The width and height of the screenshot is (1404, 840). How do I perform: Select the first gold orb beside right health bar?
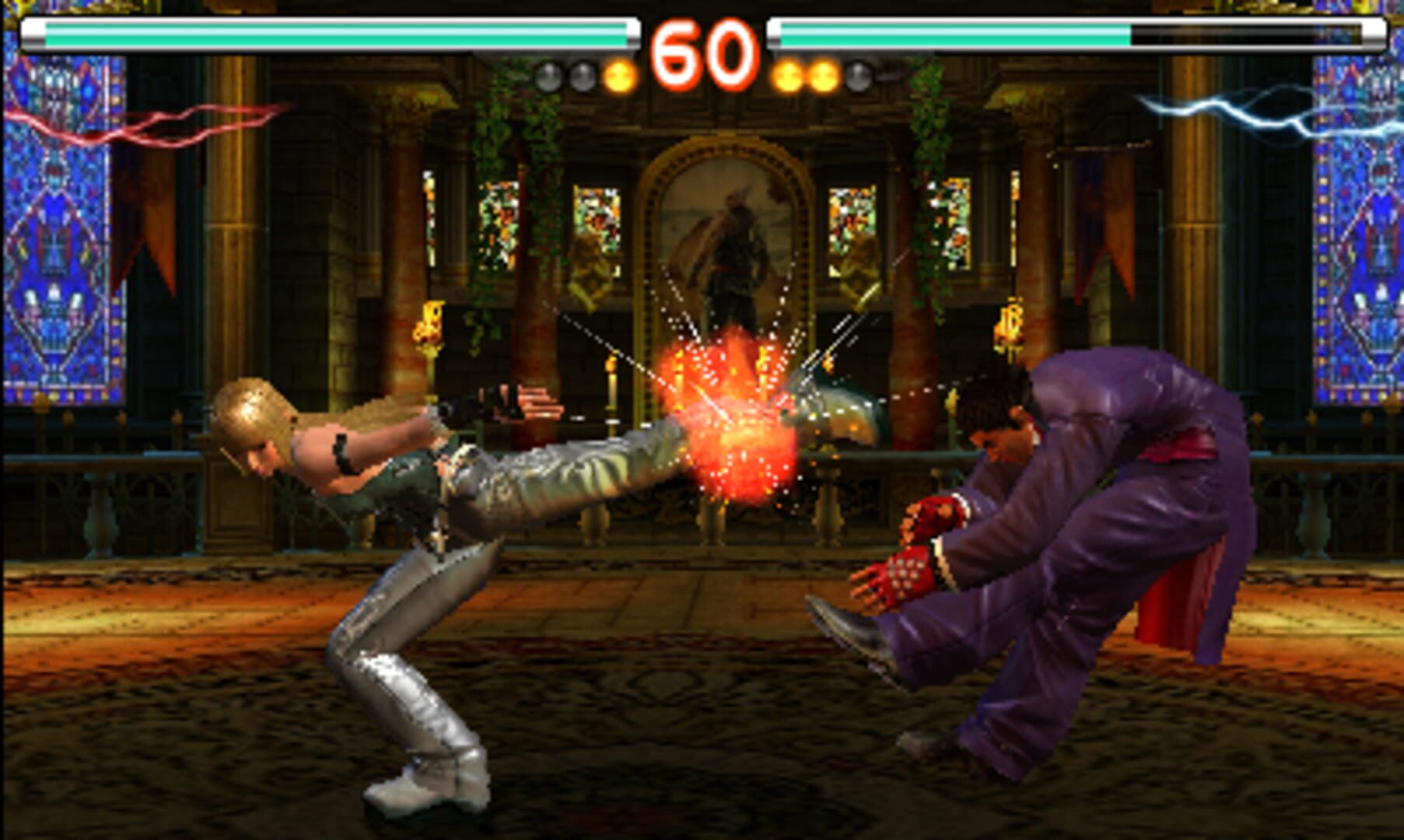pos(787,75)
